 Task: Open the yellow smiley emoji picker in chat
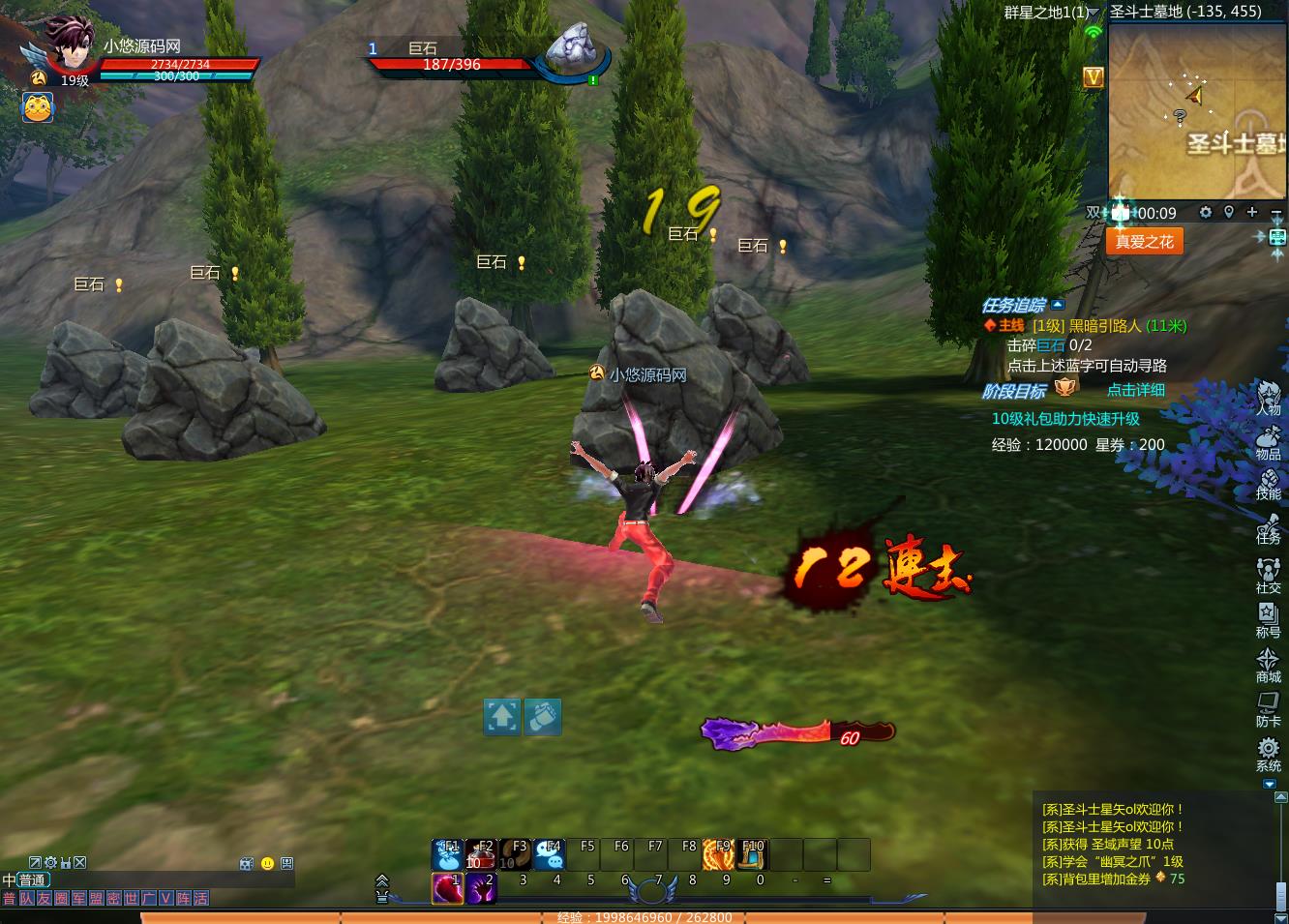click(x=267, y=863)
